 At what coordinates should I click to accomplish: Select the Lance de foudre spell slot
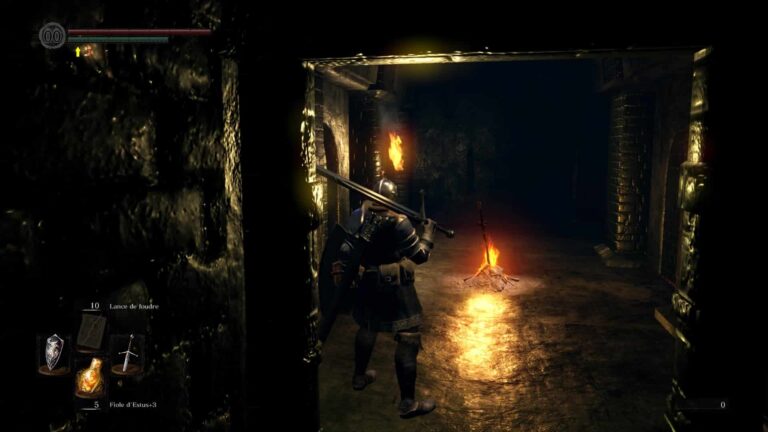91,329
